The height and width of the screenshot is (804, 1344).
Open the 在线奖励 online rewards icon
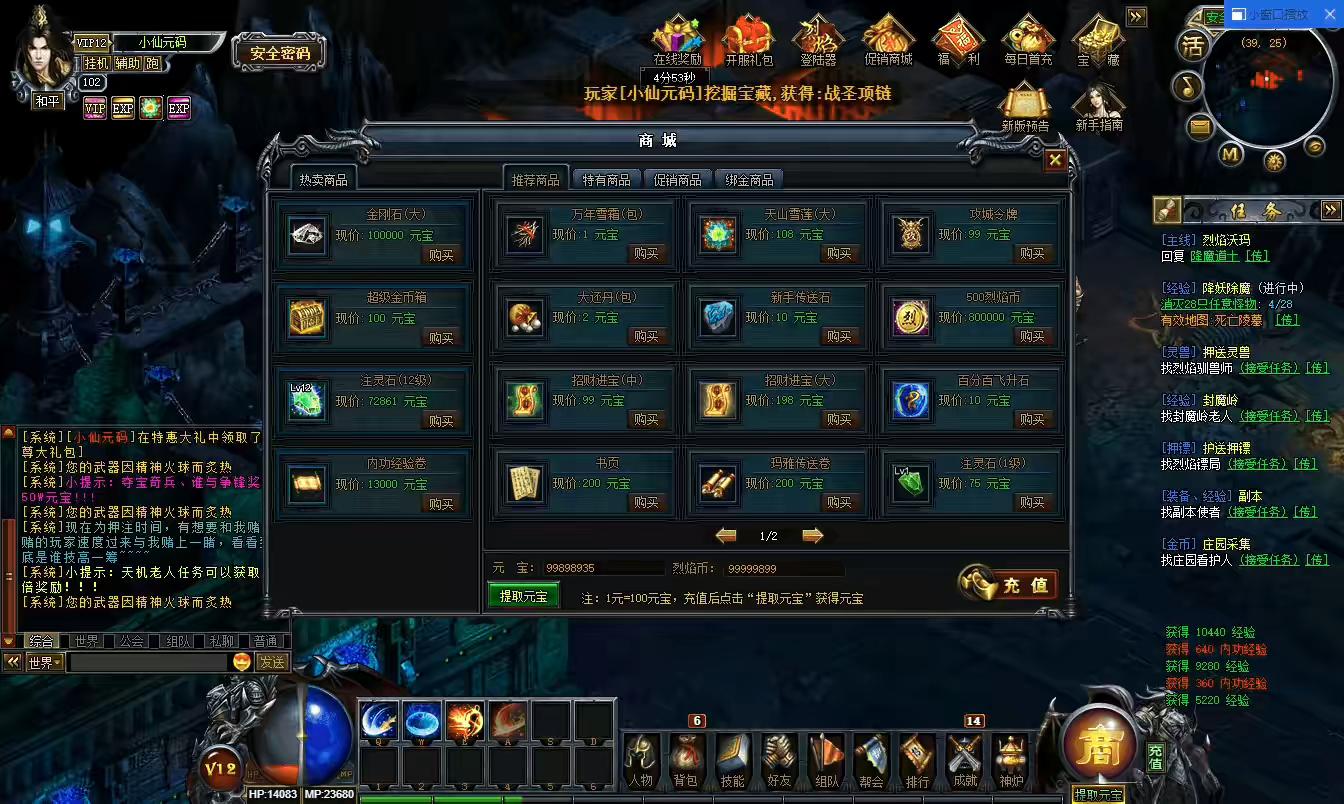pyautogui.click(x=677, y=38)
